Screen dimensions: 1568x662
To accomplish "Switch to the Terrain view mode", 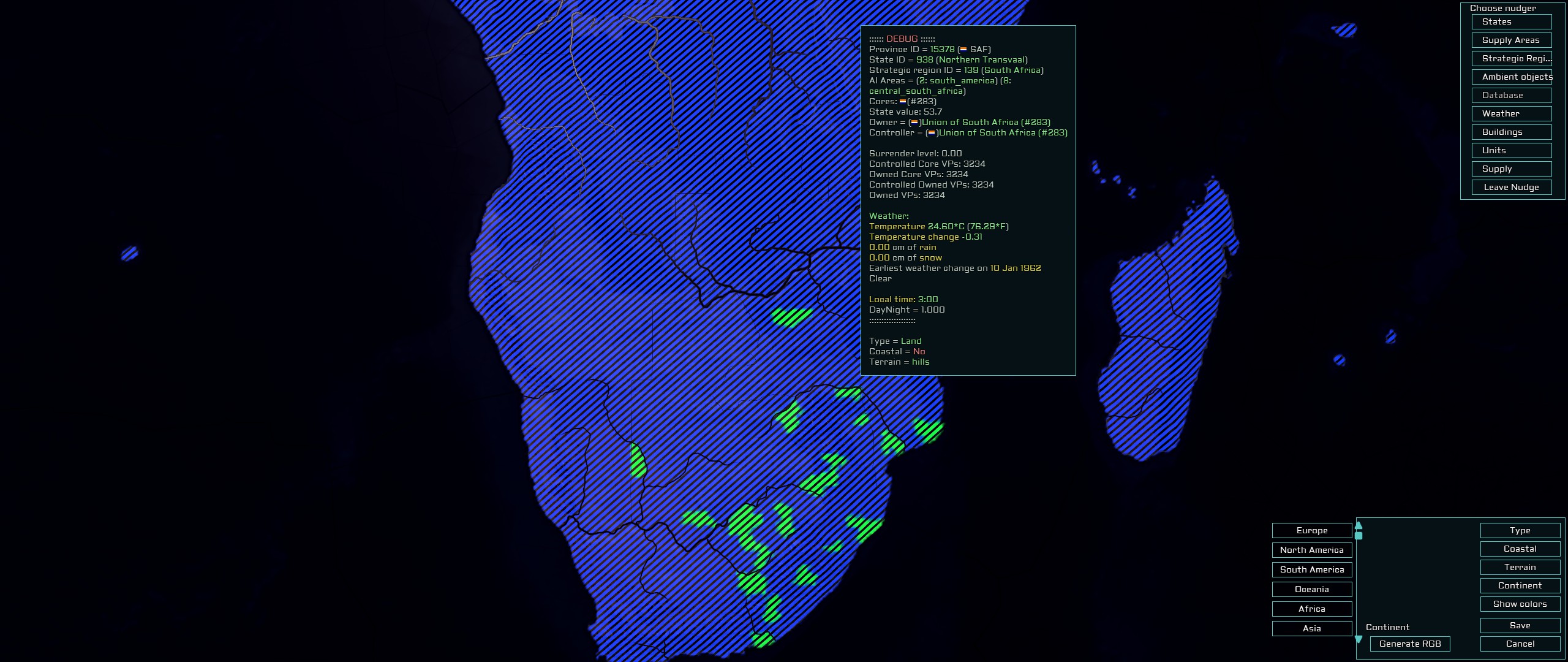I will 1520,567.
